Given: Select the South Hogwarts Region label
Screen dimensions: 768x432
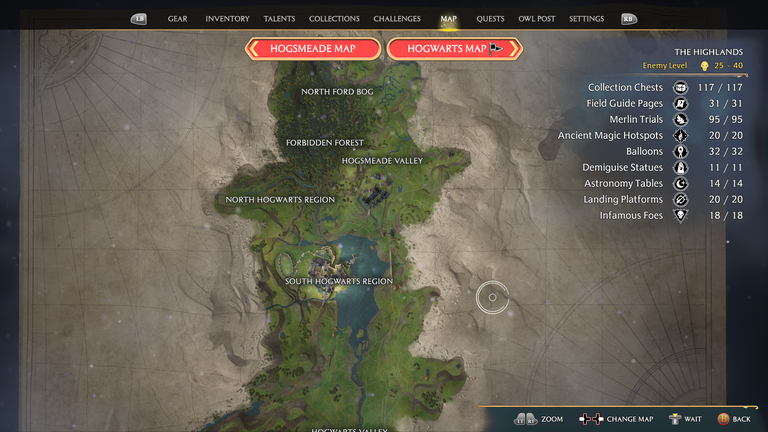Looking at the screenshot, I should (x=339, y=282).
